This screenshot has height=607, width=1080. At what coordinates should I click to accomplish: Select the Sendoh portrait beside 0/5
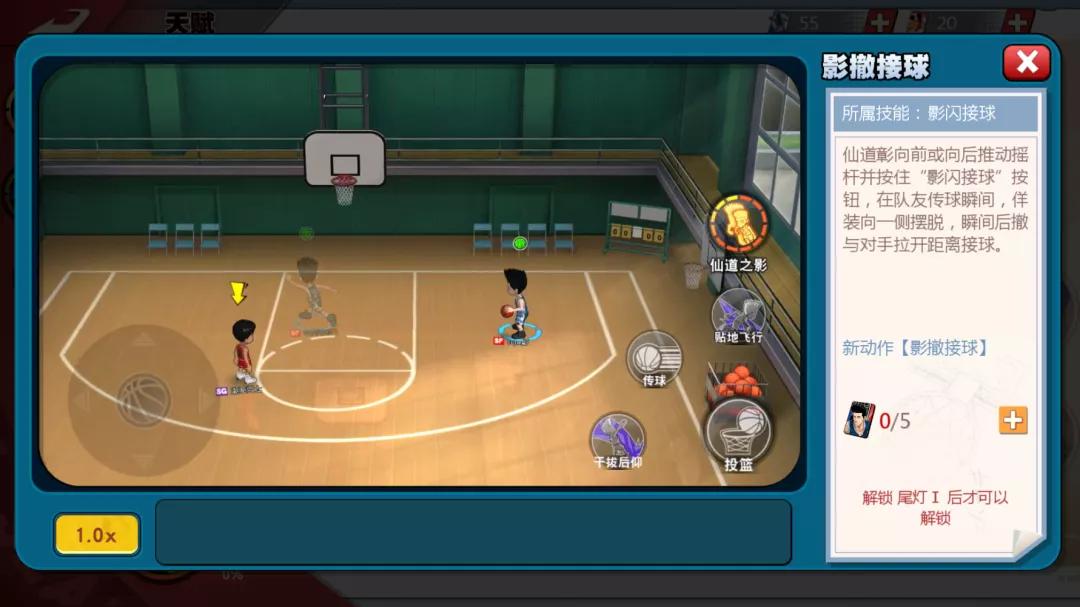pos(857,420)
